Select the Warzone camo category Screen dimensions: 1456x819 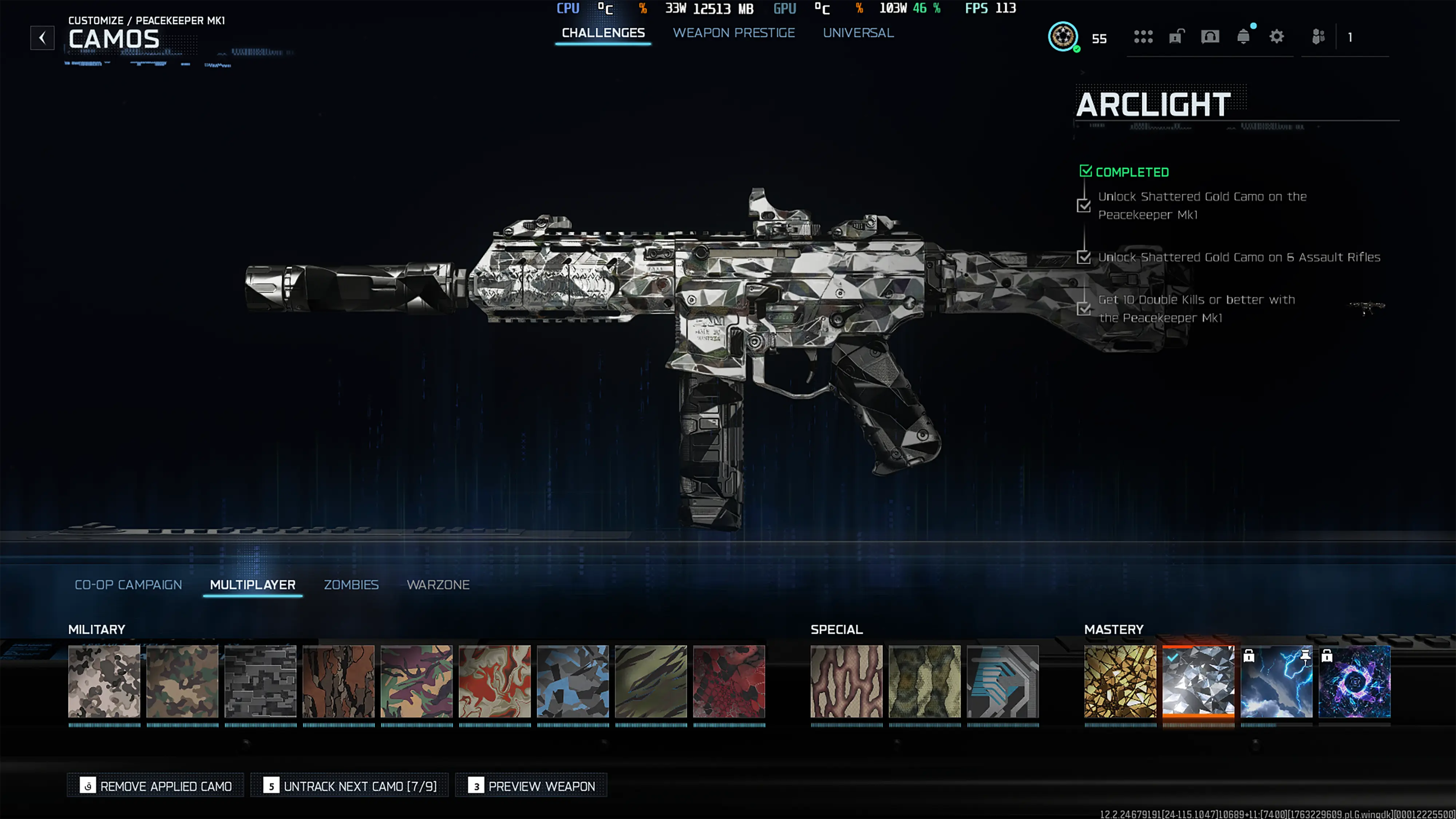[x=438, y=585]
